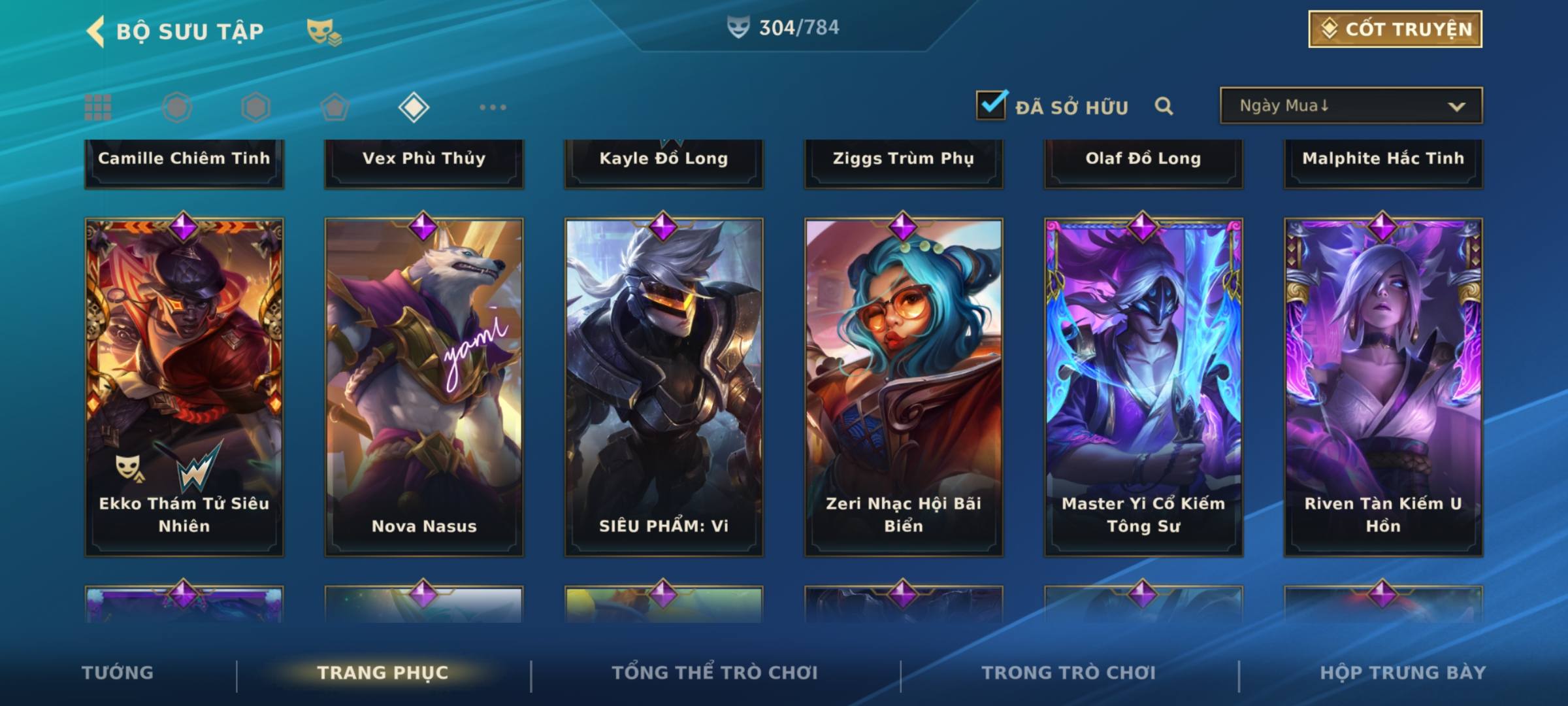1568x706 pixels.
Task: Open the skin search magnifier
Action: click(1164, 106)
